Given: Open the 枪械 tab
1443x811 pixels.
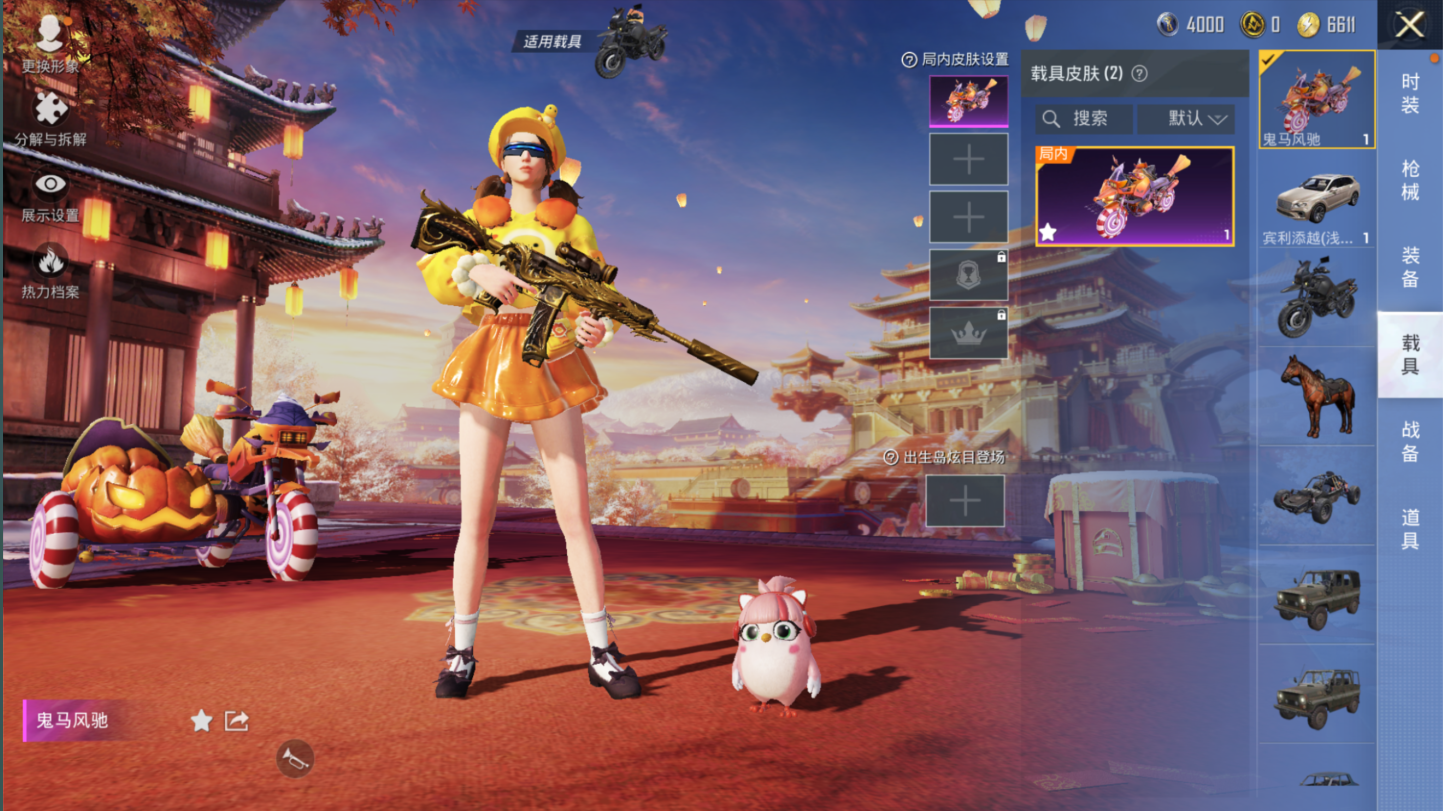Looking at the screenshot, I should click(1410, 180).
